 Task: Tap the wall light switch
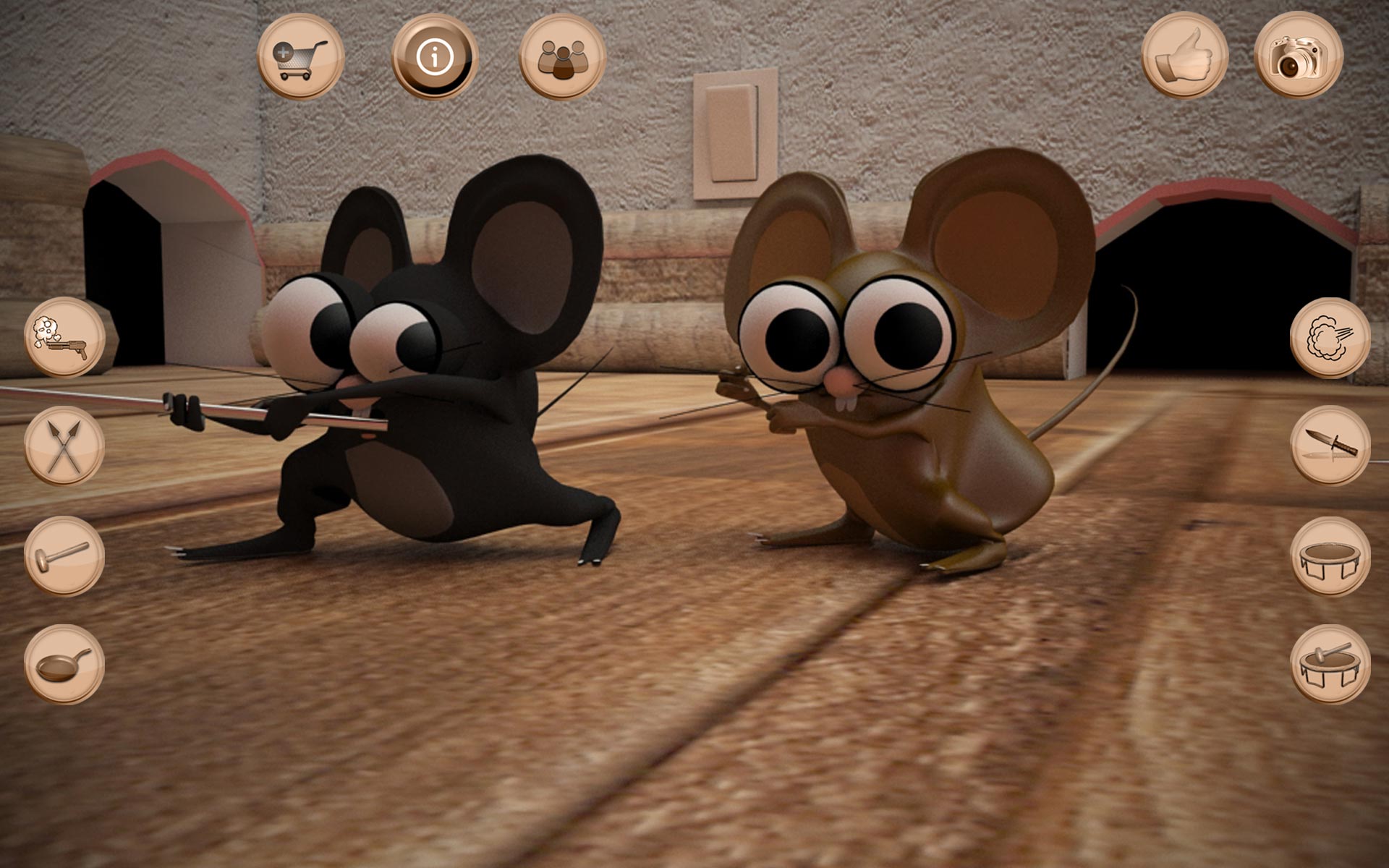(732, 130)
